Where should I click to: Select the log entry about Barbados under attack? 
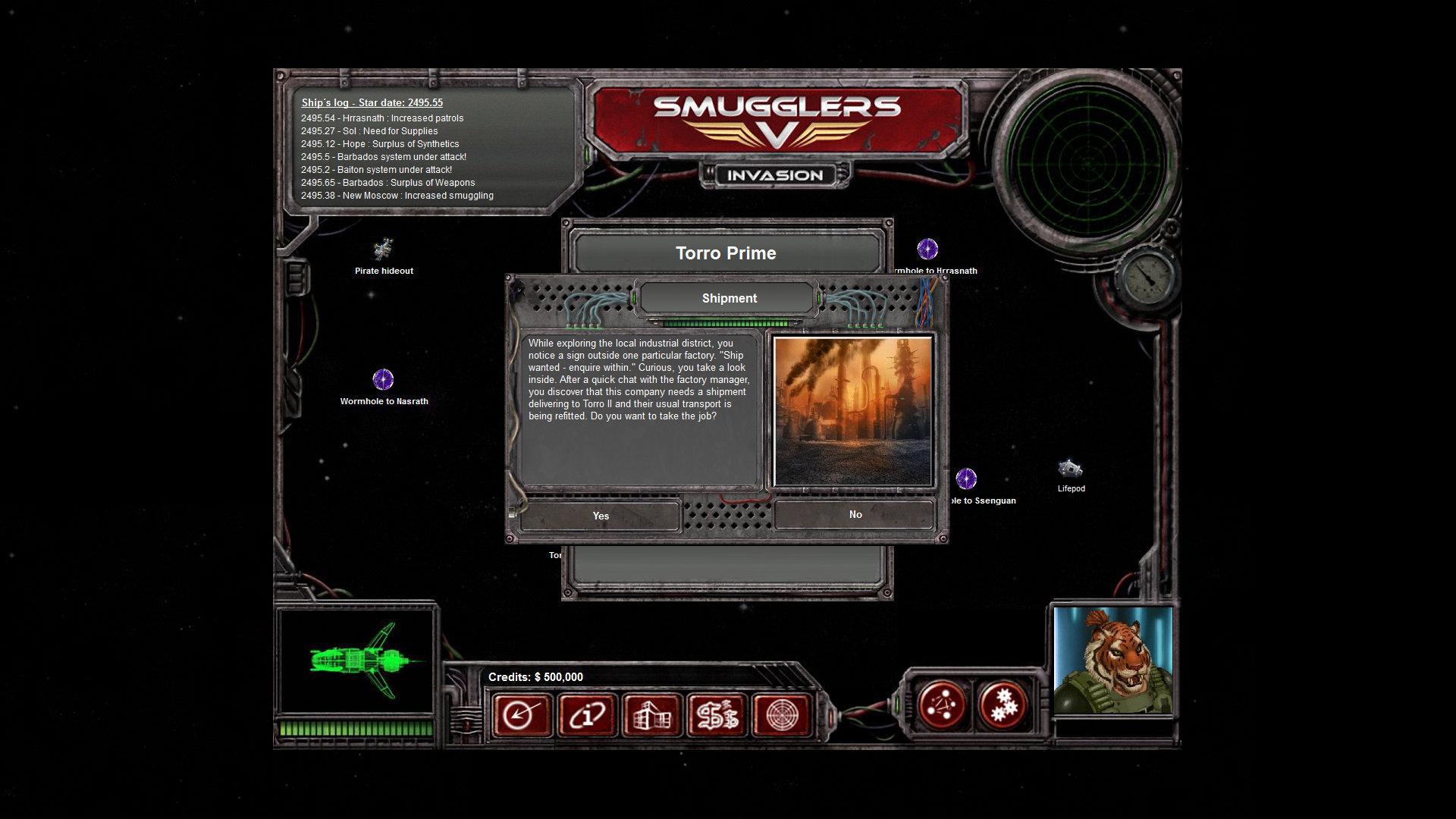[x=384, y=156]
